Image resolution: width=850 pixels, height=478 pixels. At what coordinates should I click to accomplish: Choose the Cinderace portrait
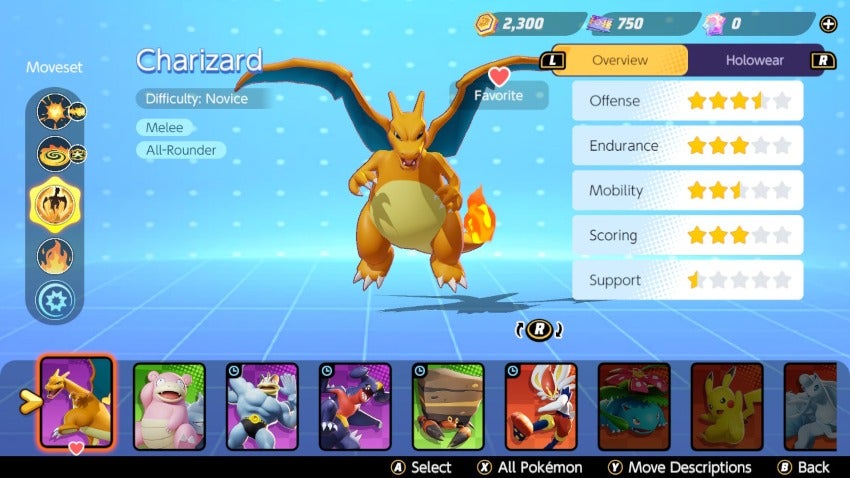(541, 405)
